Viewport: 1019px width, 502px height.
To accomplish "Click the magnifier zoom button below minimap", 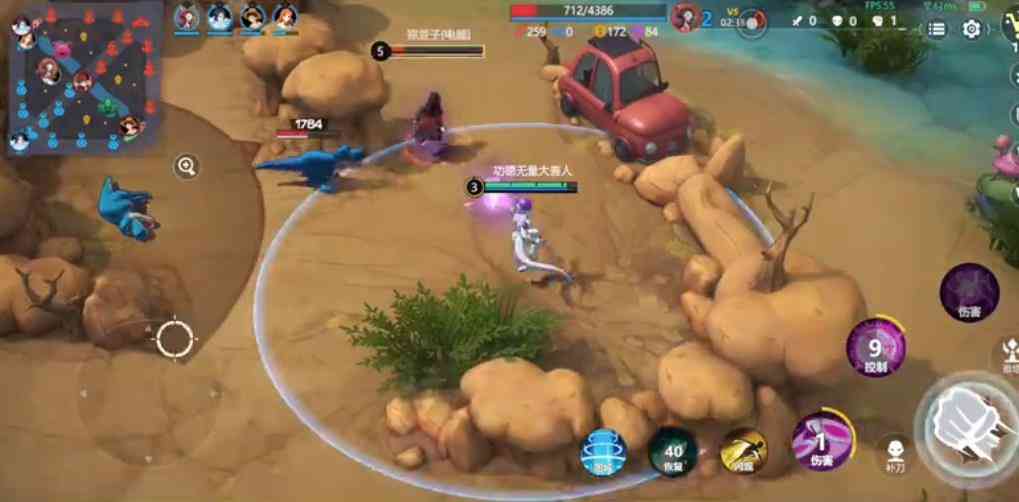I will coord(186,166).
